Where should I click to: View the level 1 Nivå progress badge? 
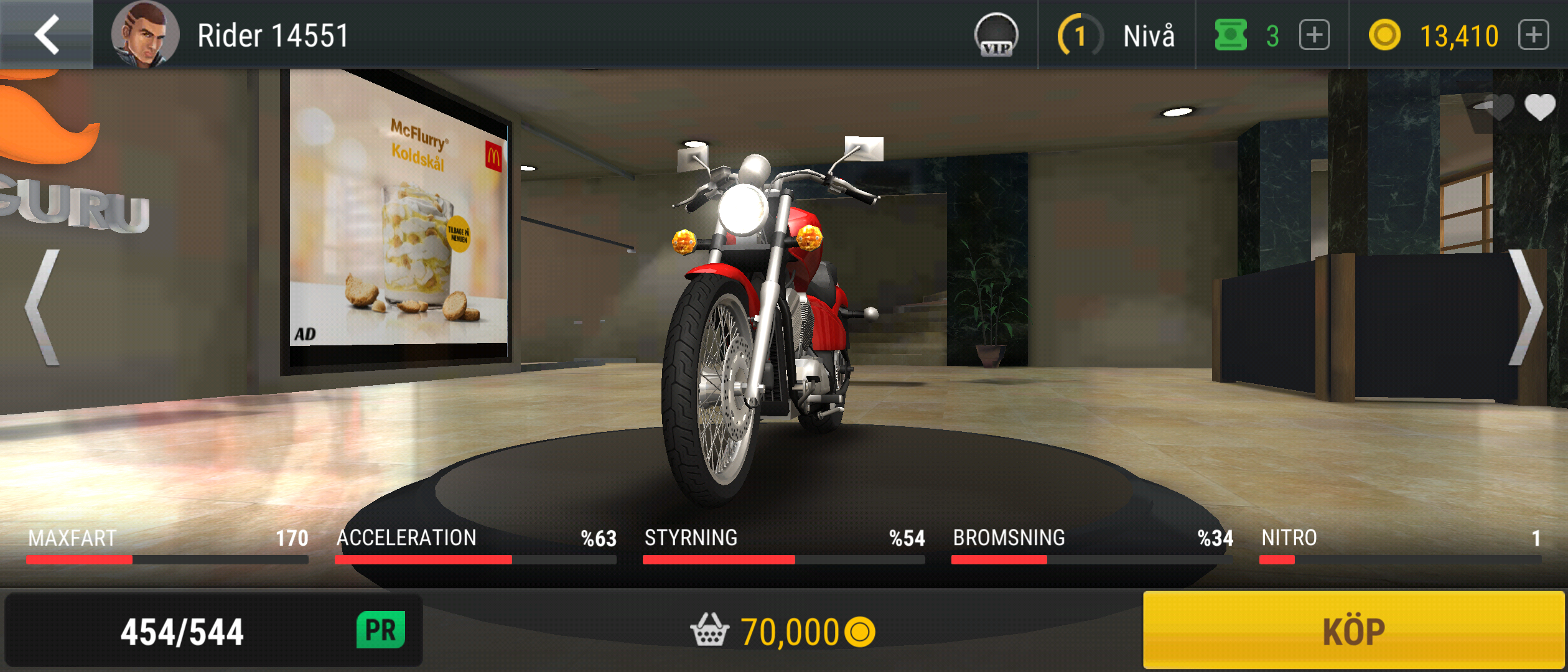(1081, 35)
